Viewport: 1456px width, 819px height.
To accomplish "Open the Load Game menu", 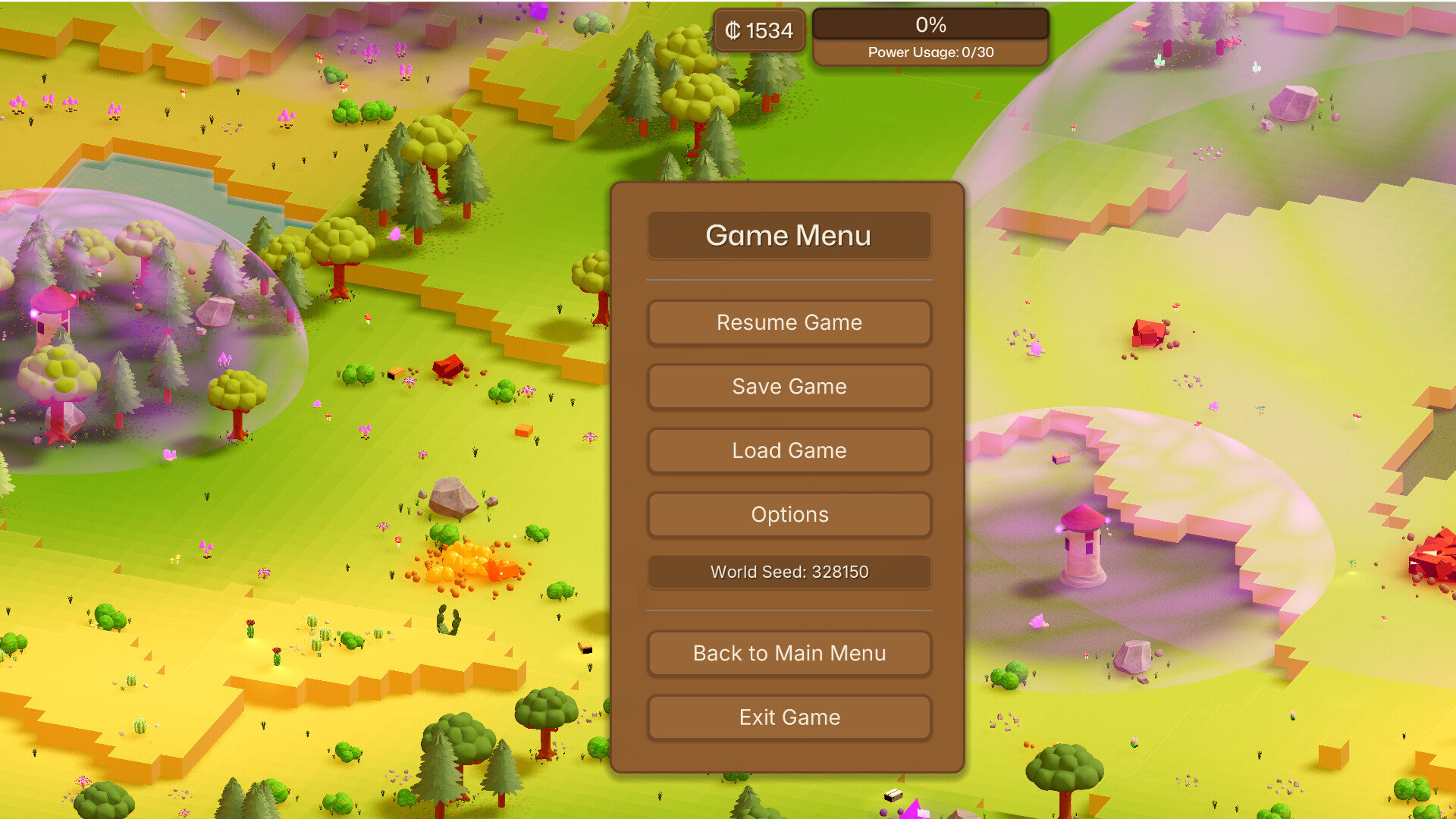I will click(x=789, y=450).
